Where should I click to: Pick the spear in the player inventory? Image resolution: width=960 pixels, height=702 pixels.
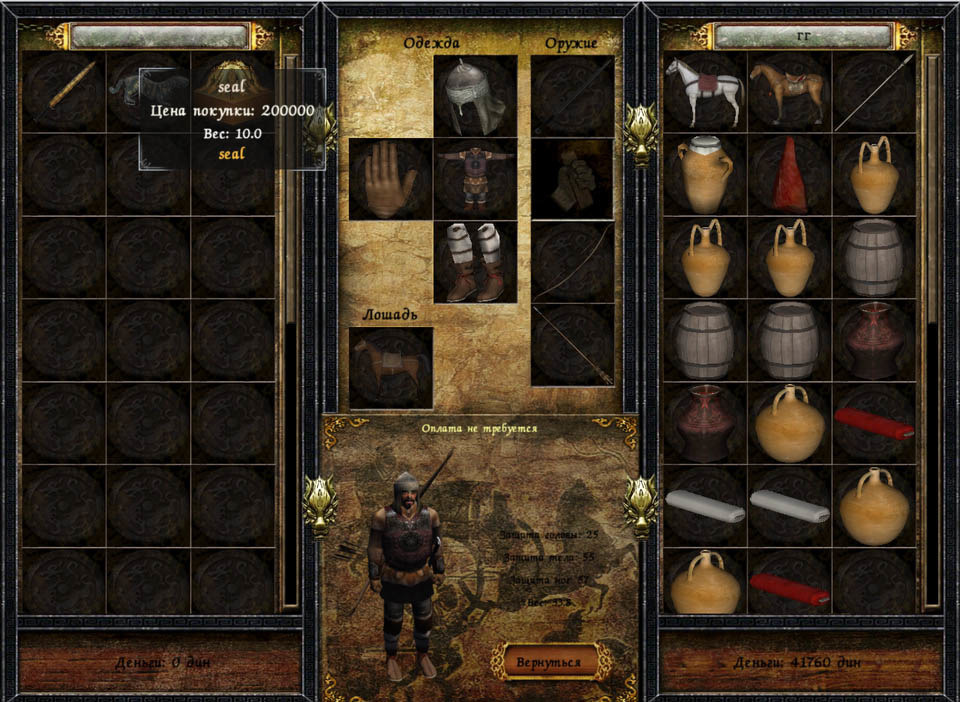pos(873,92)
